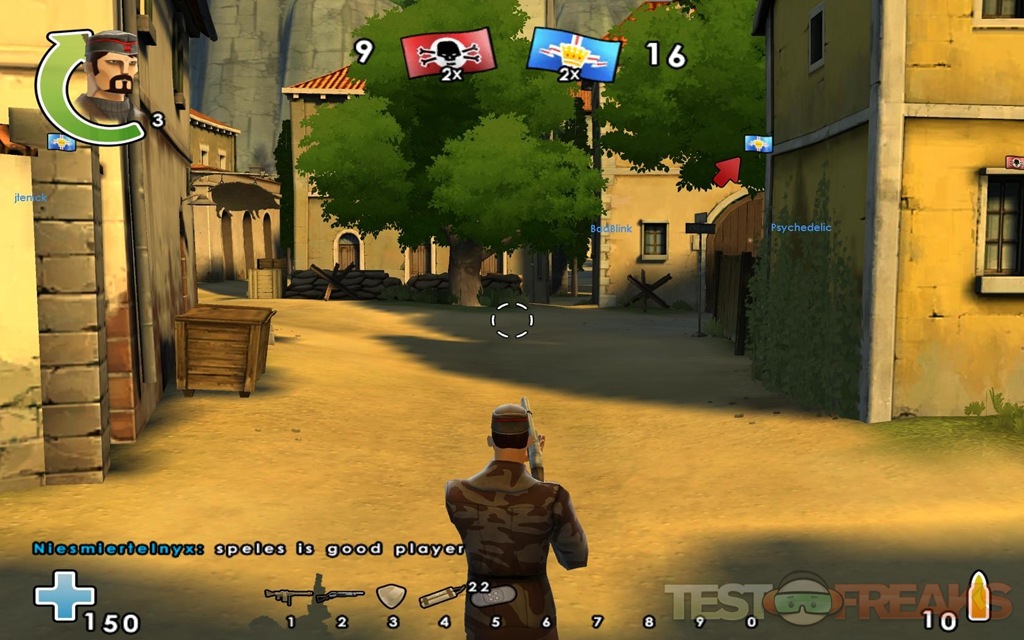1024x640 pixels.
Task: Use the bandage item in slot 5
Action: [492, 597]
